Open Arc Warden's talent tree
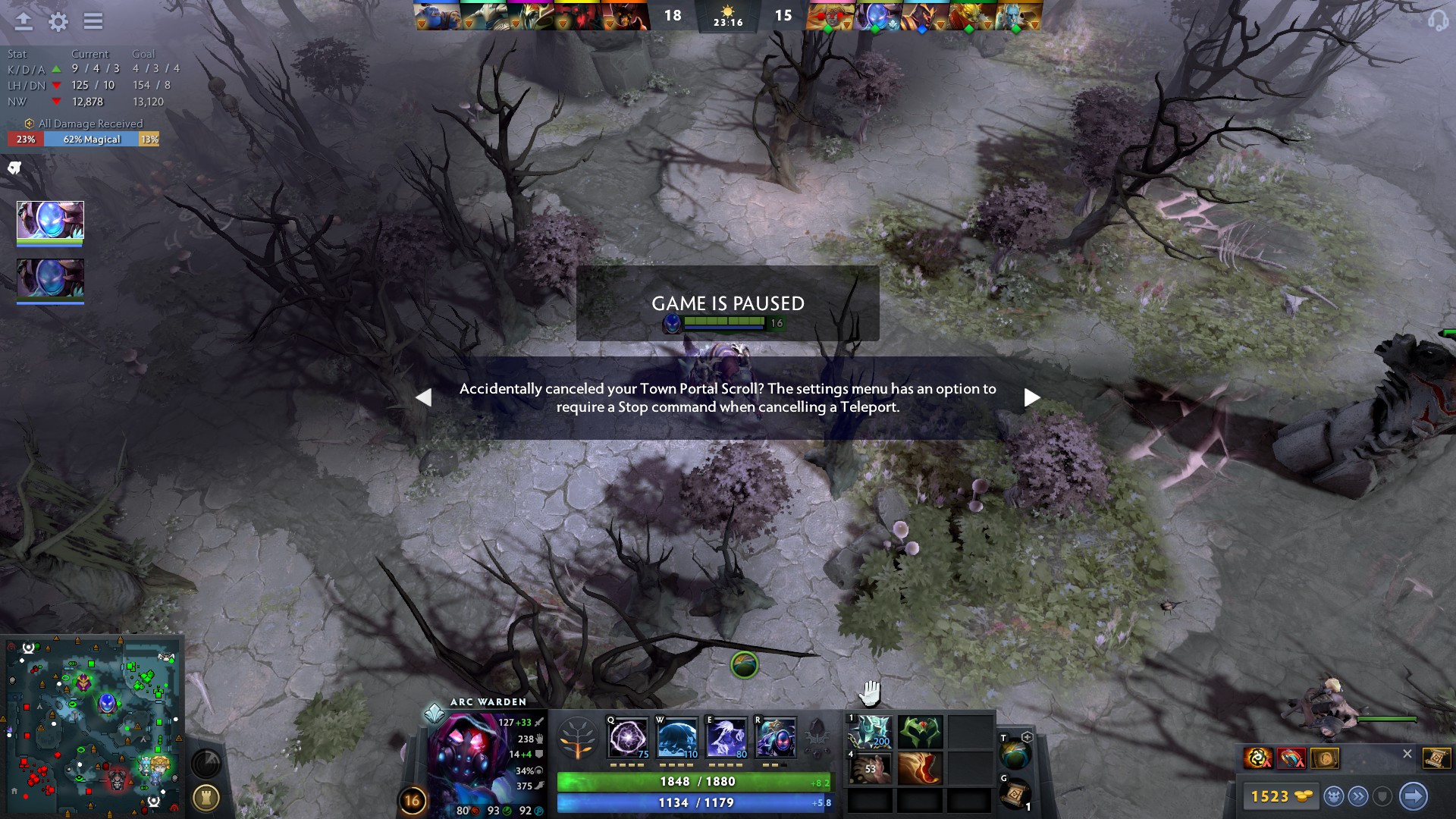Screen dimensions: 1456x819 (576, 736)
